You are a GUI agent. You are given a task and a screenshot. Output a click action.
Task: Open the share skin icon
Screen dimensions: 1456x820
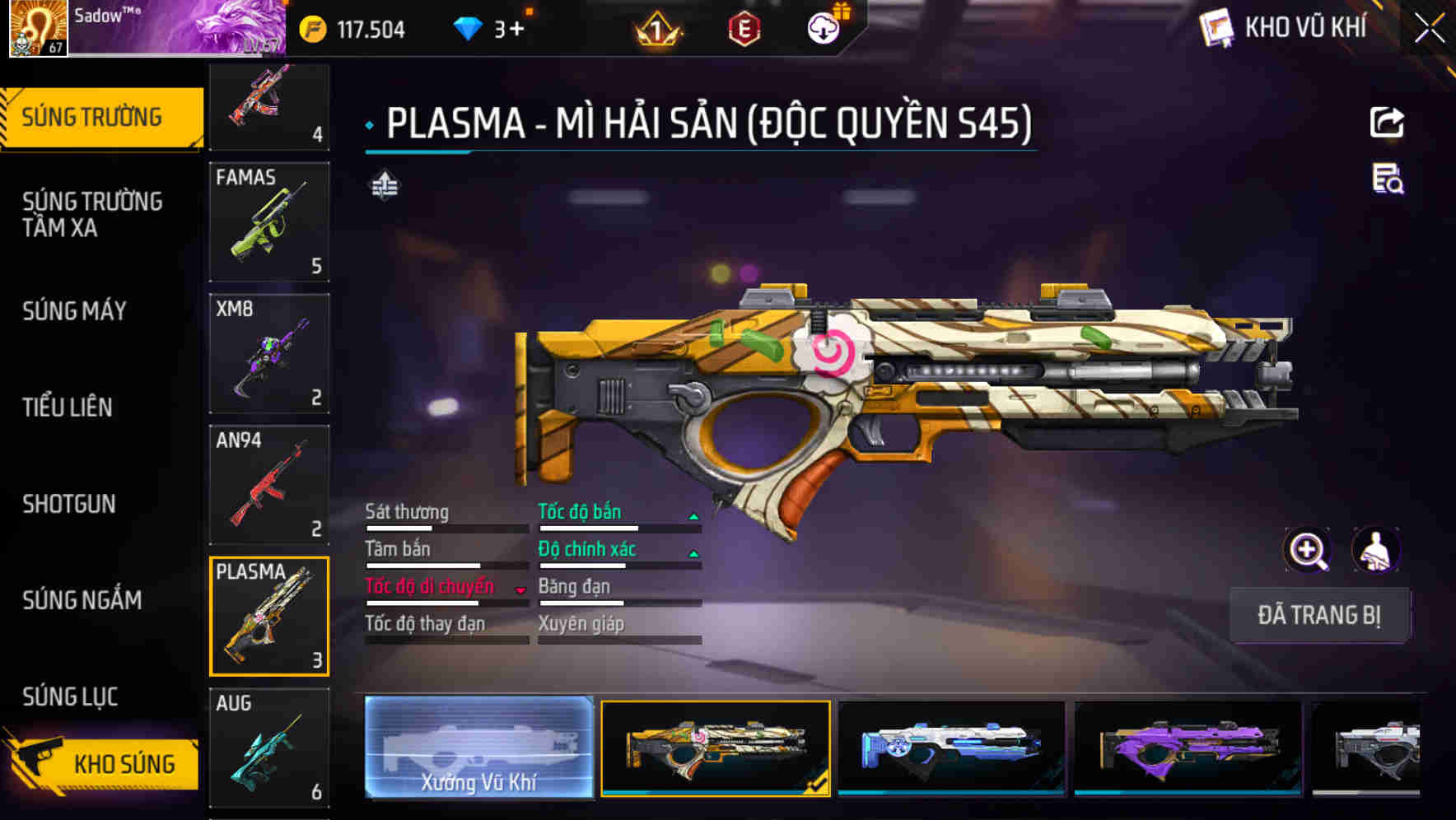tap(1387, 122)
